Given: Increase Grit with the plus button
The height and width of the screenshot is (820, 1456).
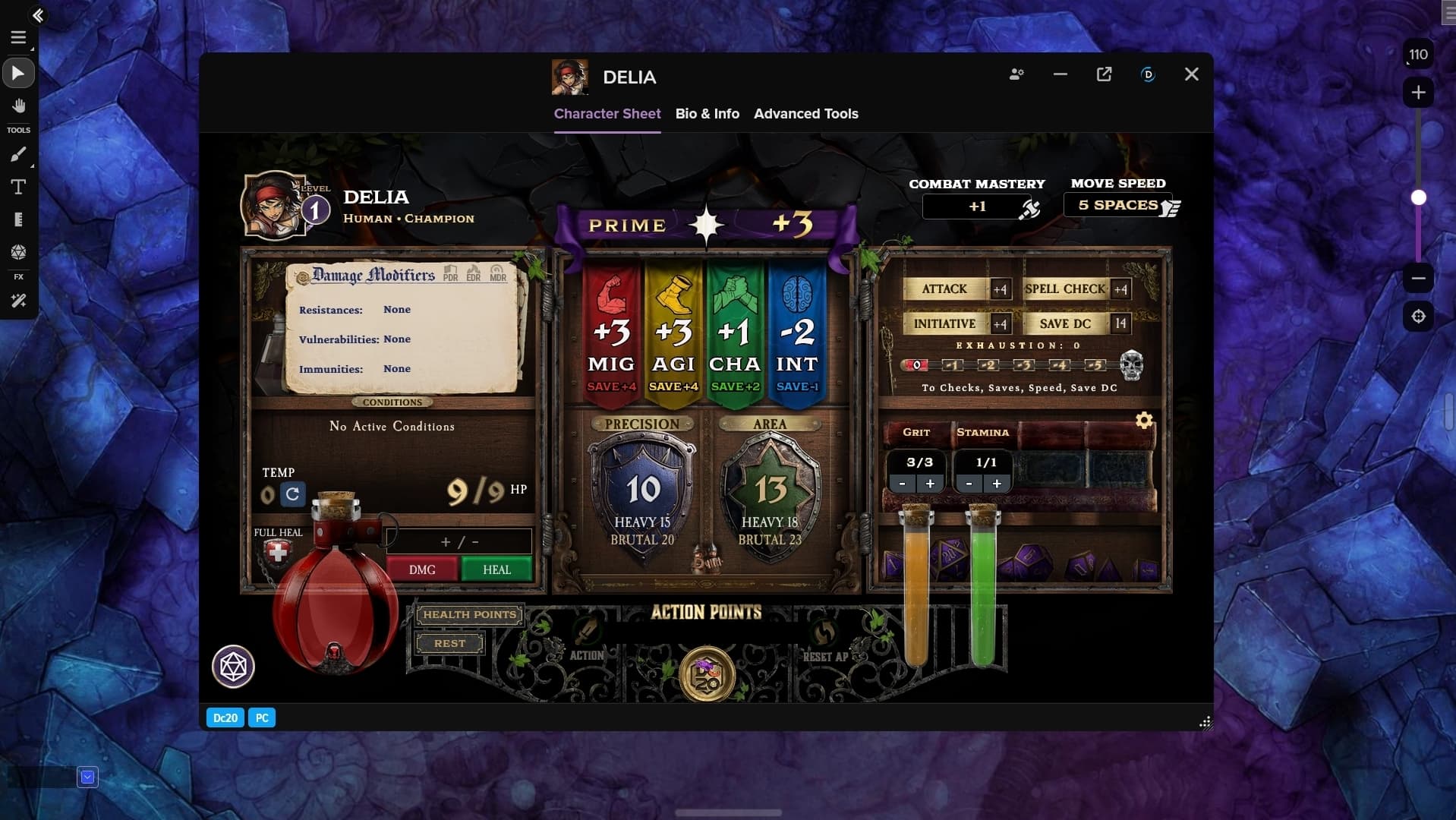Looking at the screenshot, I should coord(930,484).
